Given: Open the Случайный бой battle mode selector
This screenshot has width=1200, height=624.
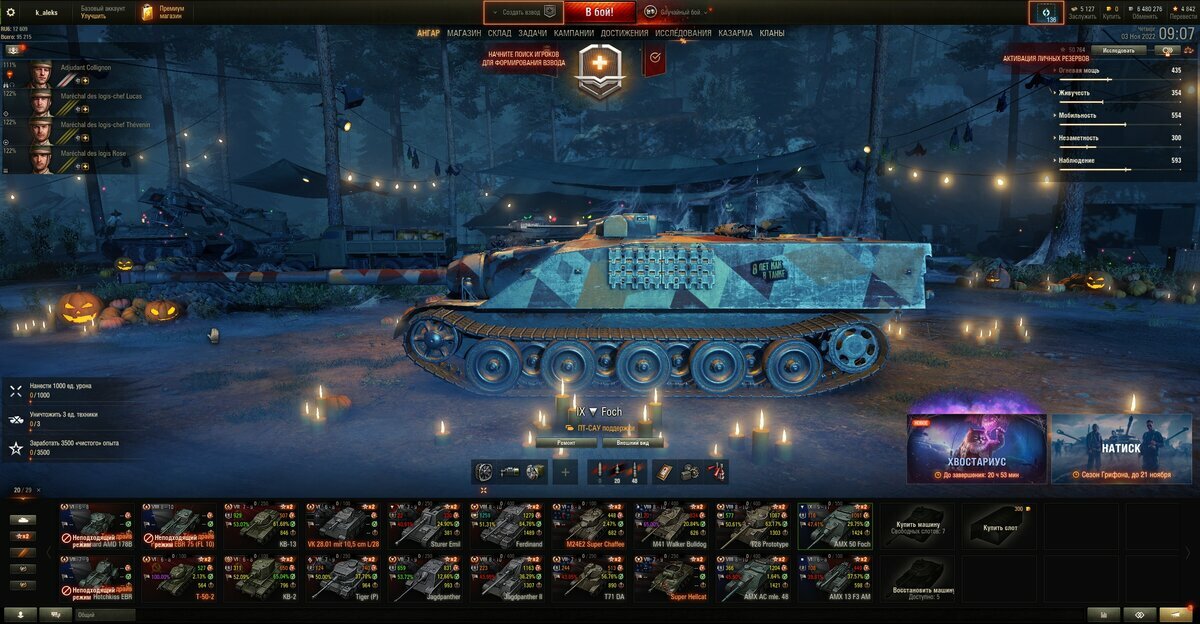Looking at the screenshot, I should tap(680, 12).
